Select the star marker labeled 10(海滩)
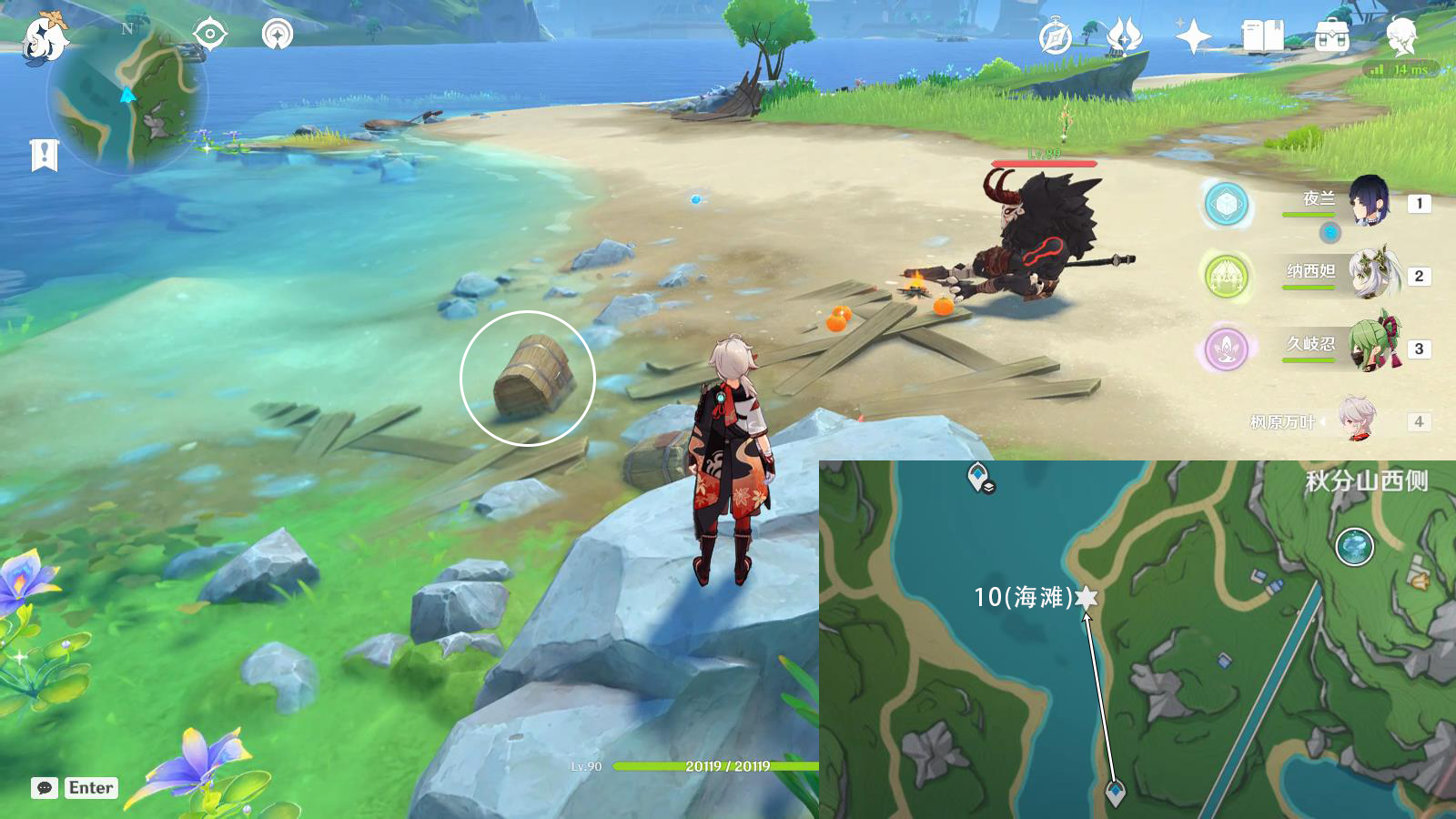This screenshot has width=1456, height=819. [1087, 597]
